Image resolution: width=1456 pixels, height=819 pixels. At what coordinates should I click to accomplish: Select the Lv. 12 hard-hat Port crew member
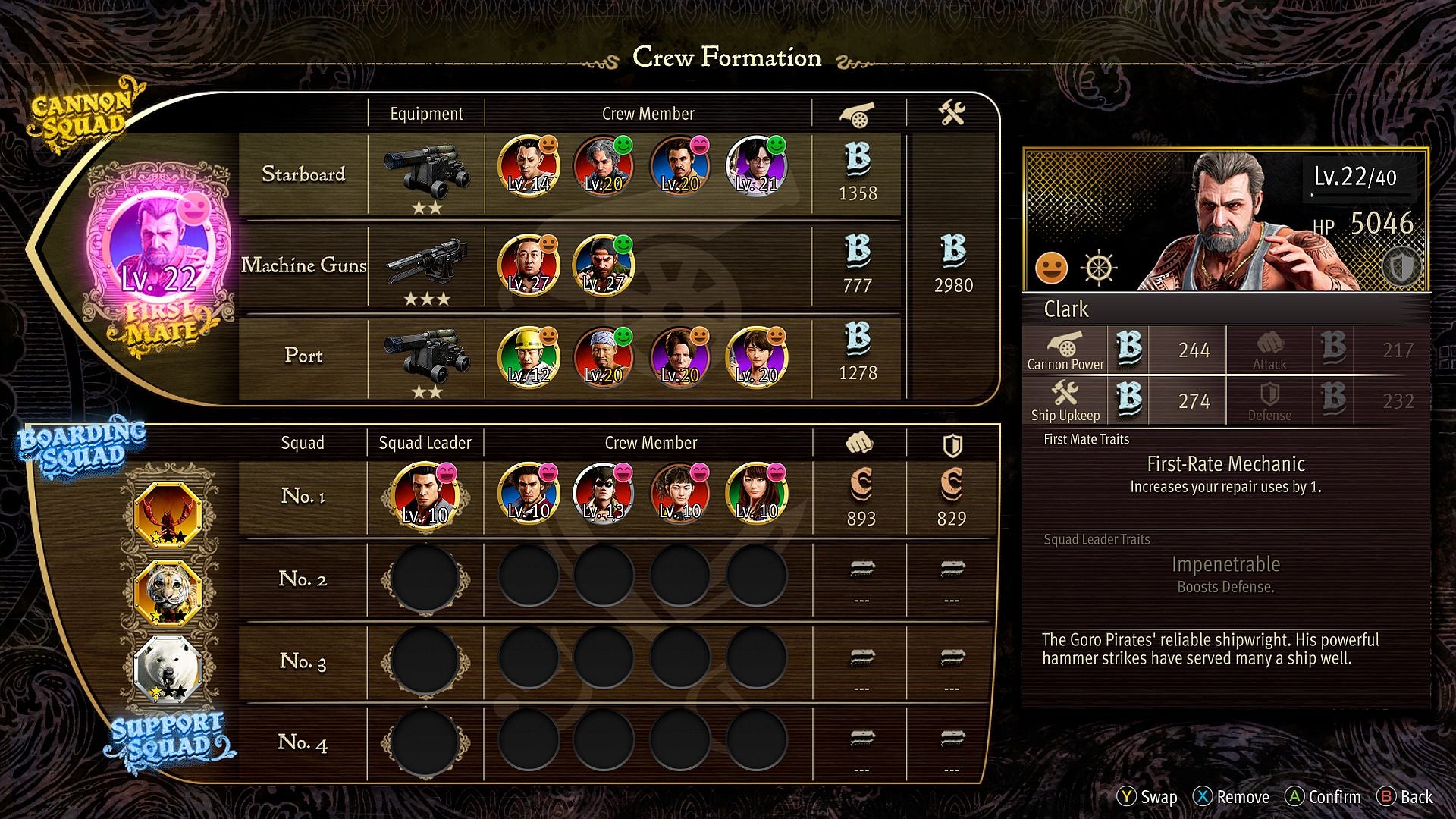coord(529,356)
